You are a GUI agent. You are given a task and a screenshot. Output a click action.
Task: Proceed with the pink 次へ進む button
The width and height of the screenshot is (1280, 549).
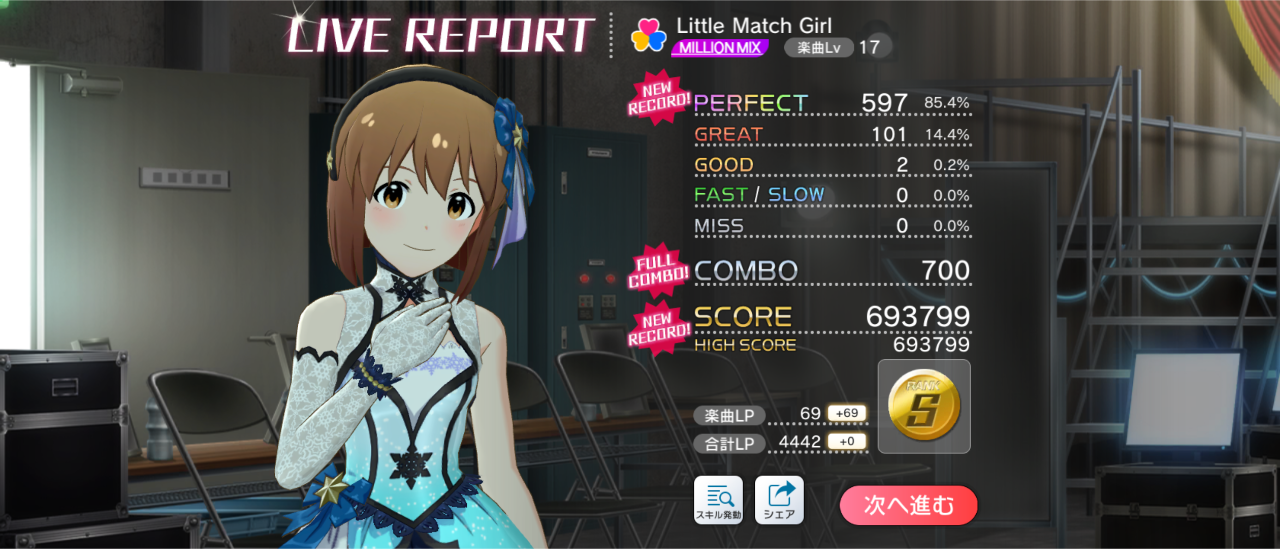908,505
